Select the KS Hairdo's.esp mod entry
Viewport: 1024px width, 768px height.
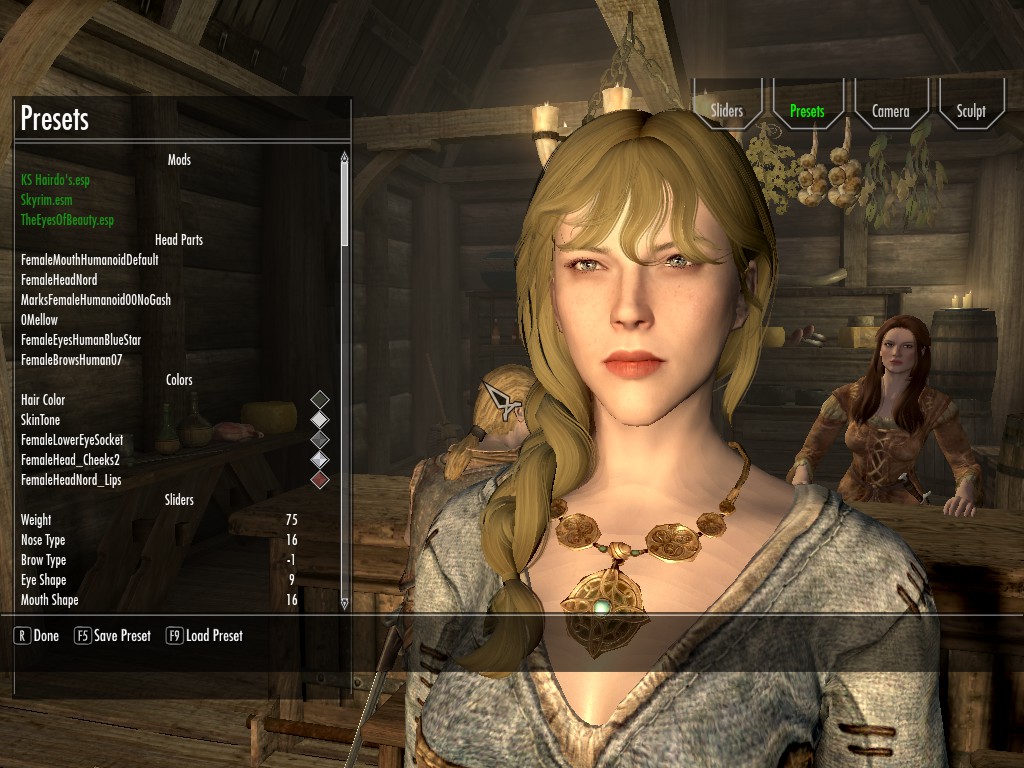click(62, 180)
